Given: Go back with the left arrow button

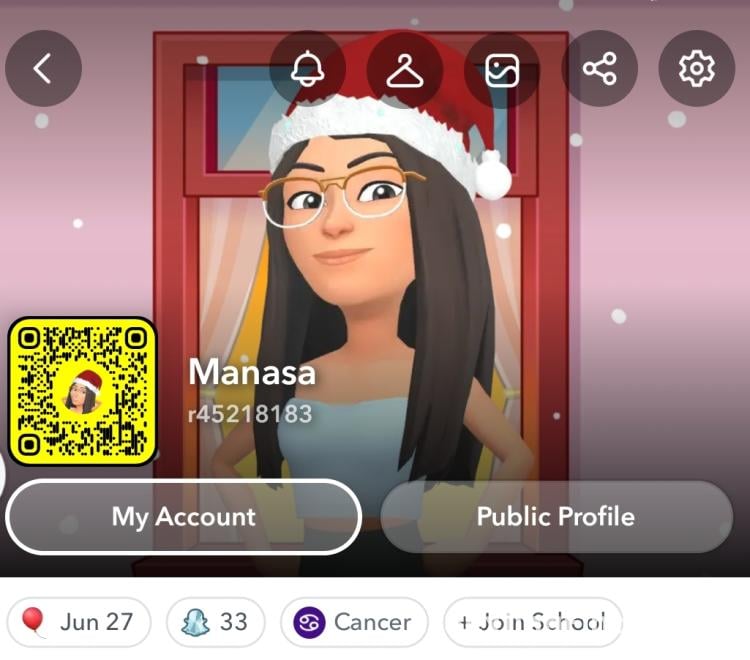Looking at the screenshot, I should (x=43, y=68).
